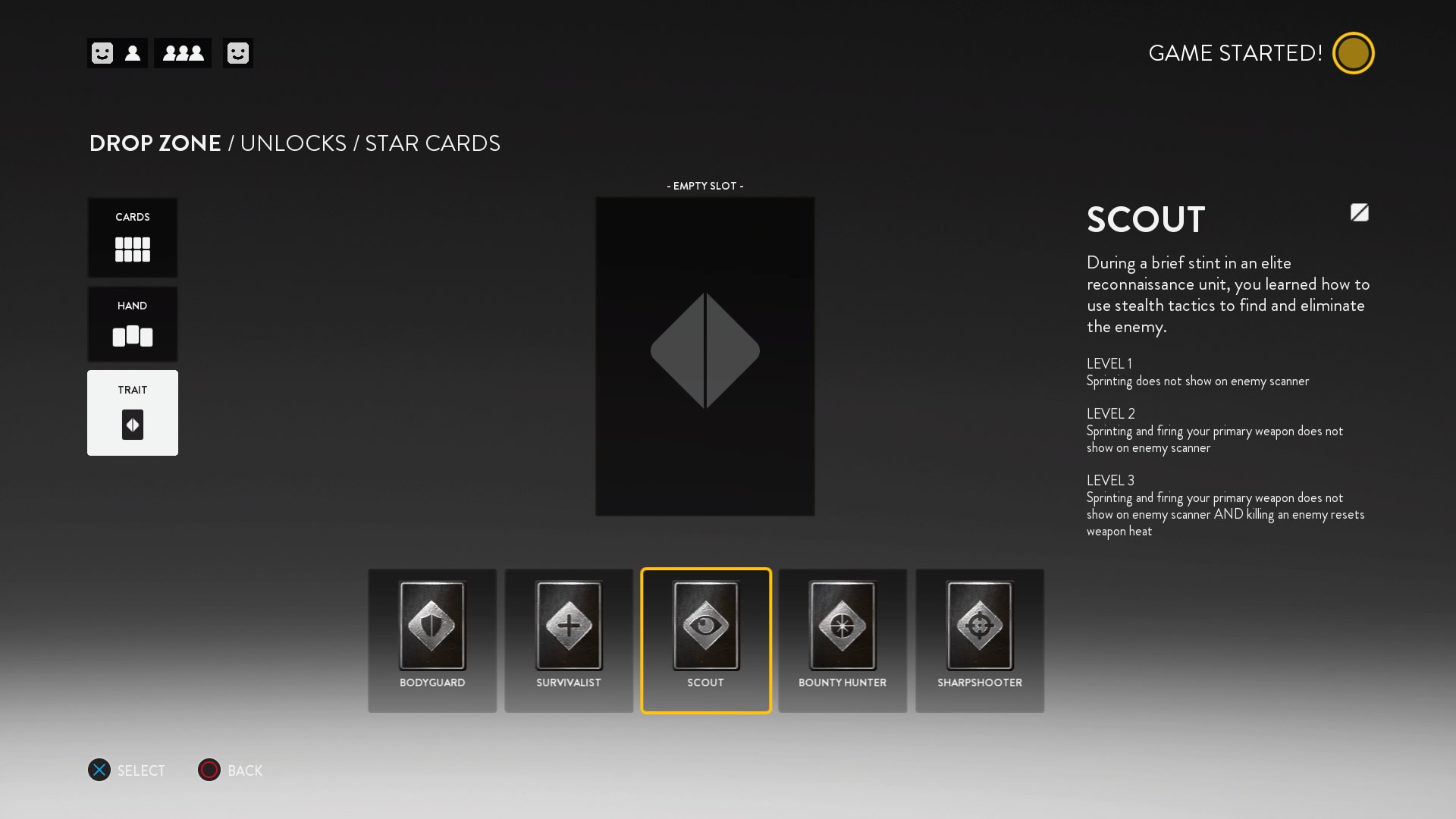Click the unequip slash icon beside SCOUT title
The width and height of the screenshot is (1456, 819).
click(x=1359, y=213)
